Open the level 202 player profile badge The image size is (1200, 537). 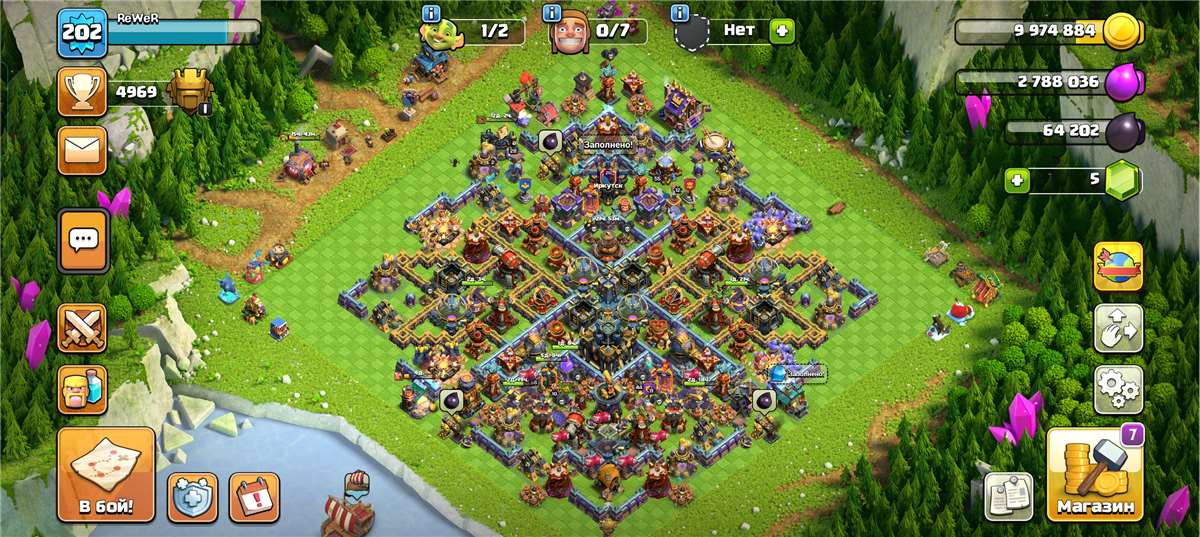pyautogui.click(x=82, y=33)
